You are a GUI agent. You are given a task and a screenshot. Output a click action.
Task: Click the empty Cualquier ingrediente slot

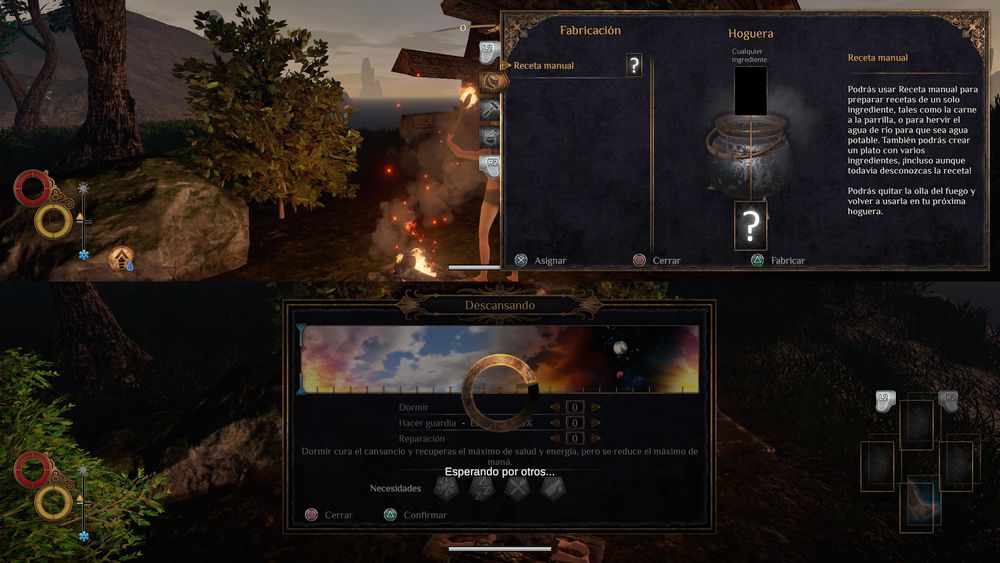(x=750, y=90)
